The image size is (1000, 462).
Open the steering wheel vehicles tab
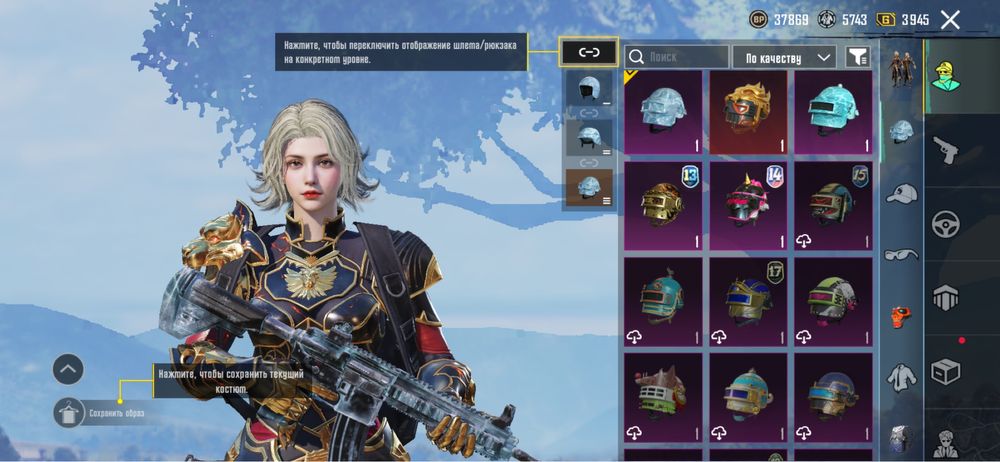(x=945, y=223)
